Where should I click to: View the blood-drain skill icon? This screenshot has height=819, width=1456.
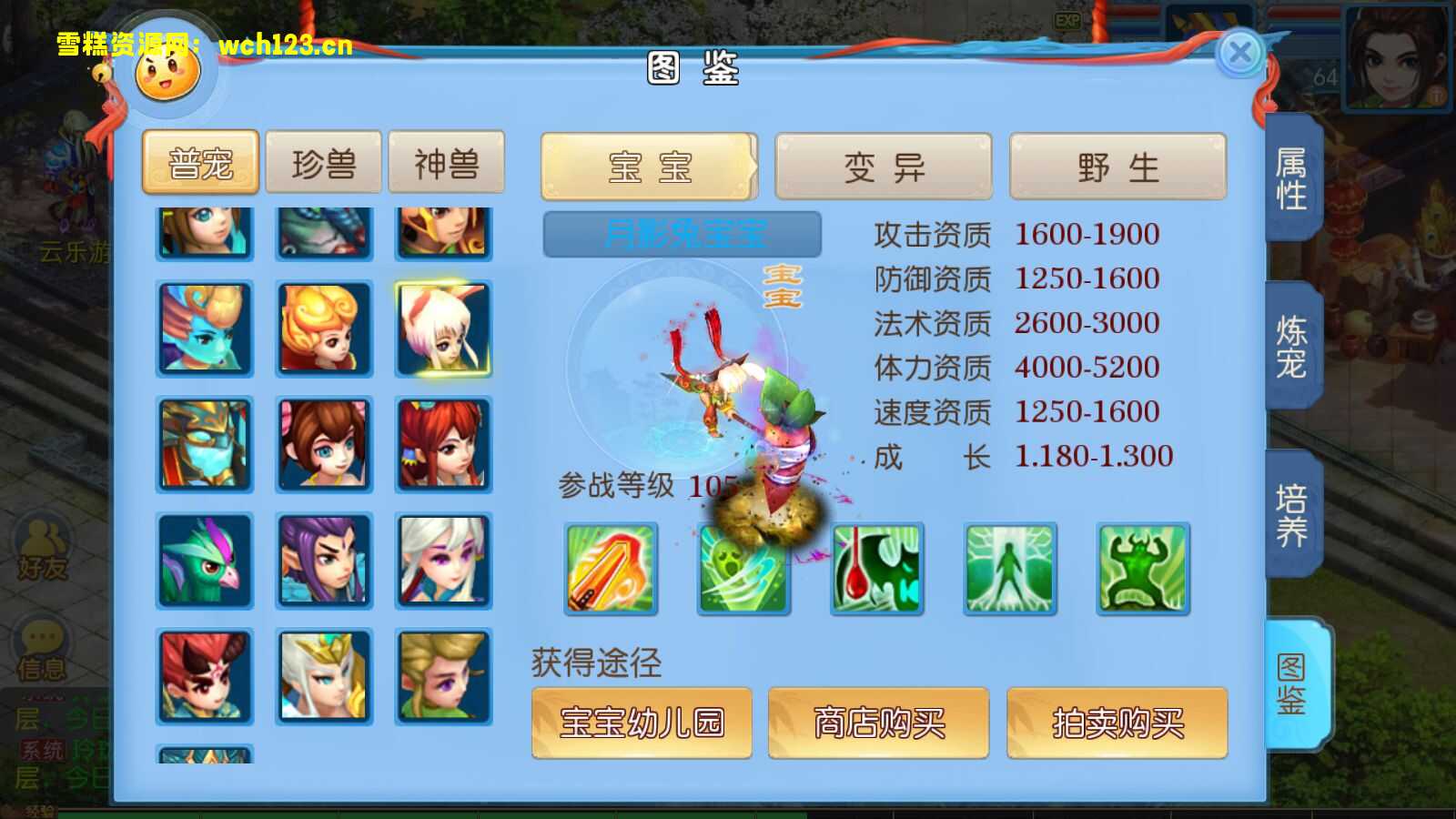[876, 569]
